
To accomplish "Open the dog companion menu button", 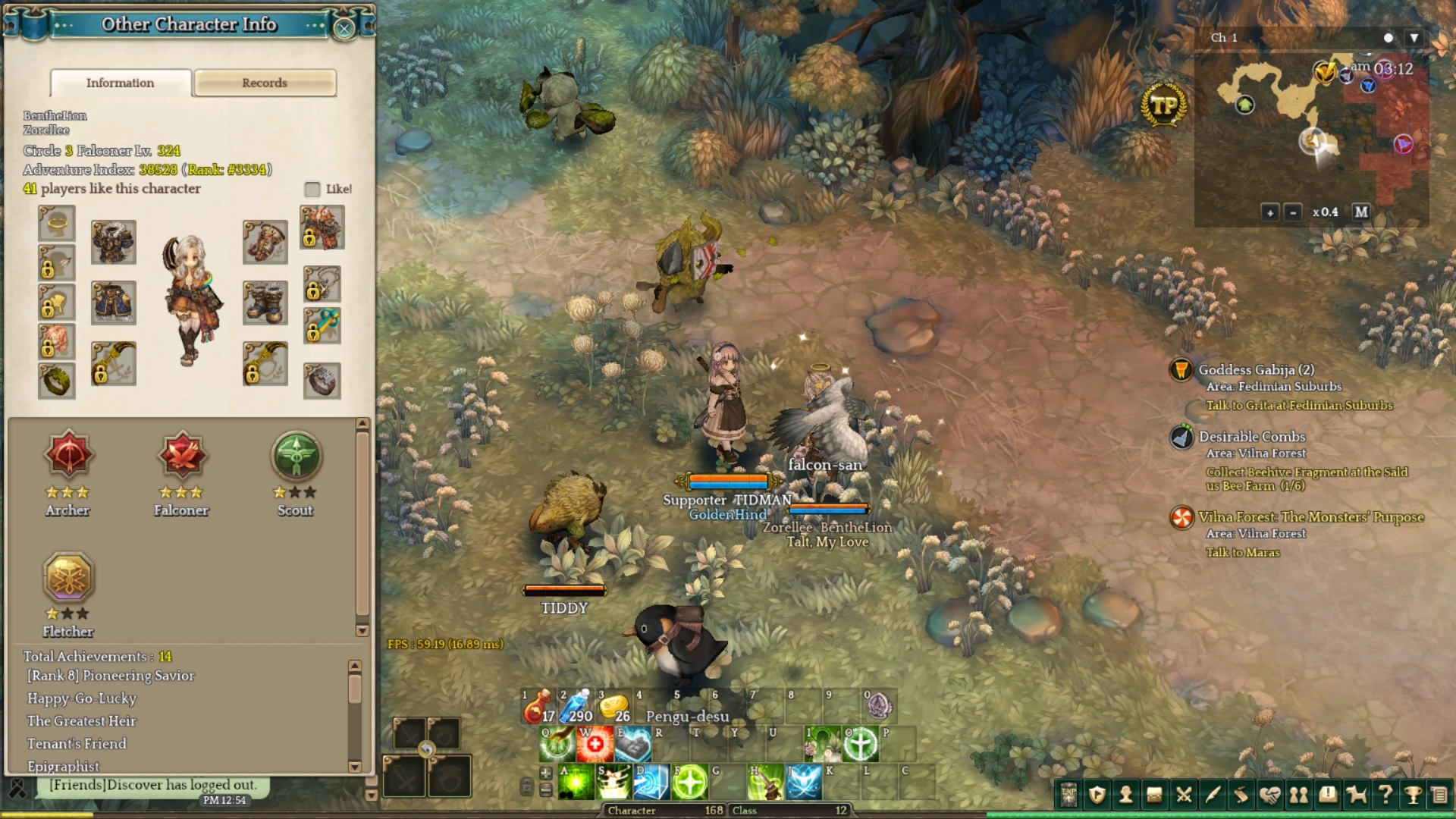I will pyautogui.click(x=1356, y=794).
